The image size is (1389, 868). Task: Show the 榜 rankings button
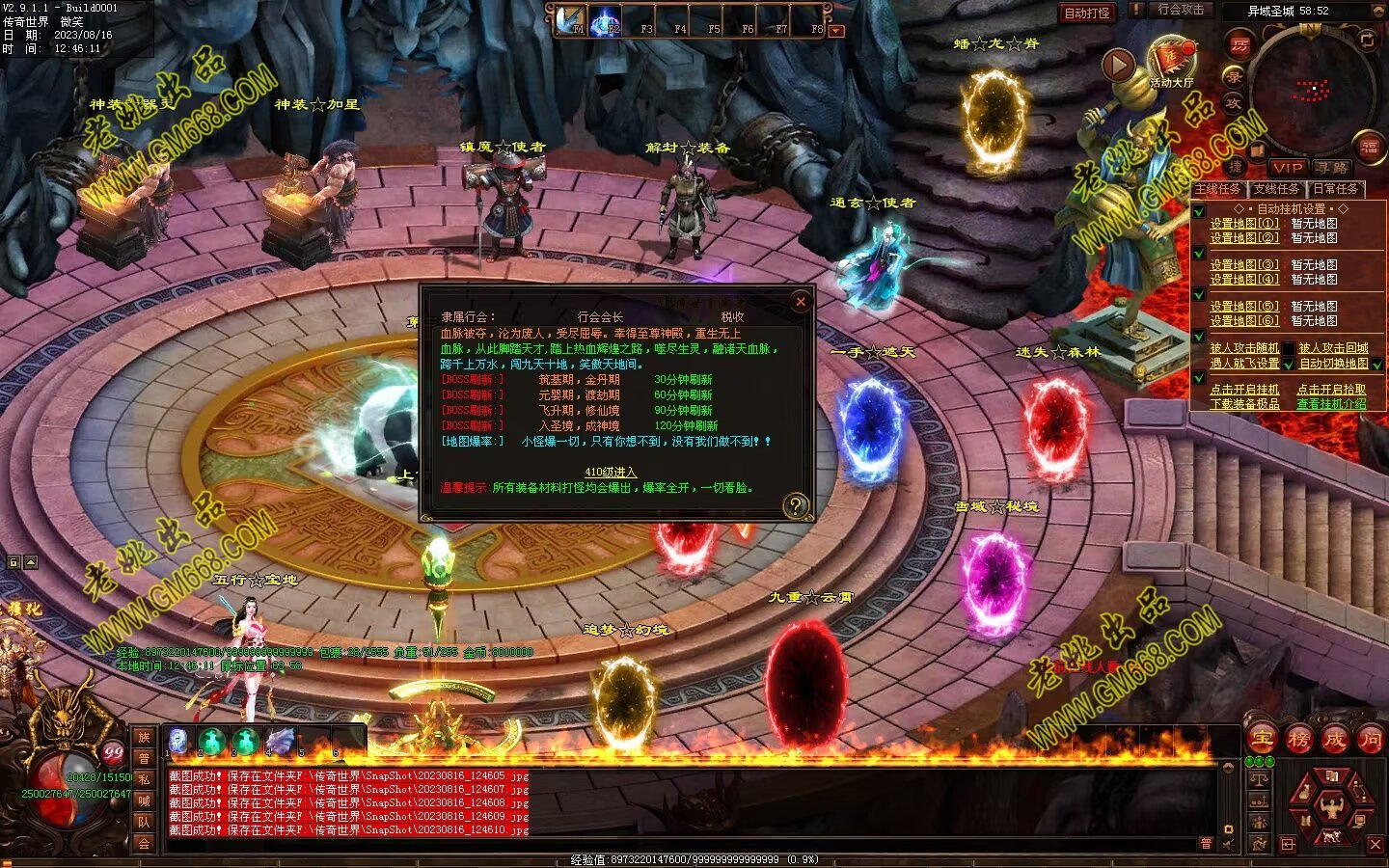point(1298,739)
